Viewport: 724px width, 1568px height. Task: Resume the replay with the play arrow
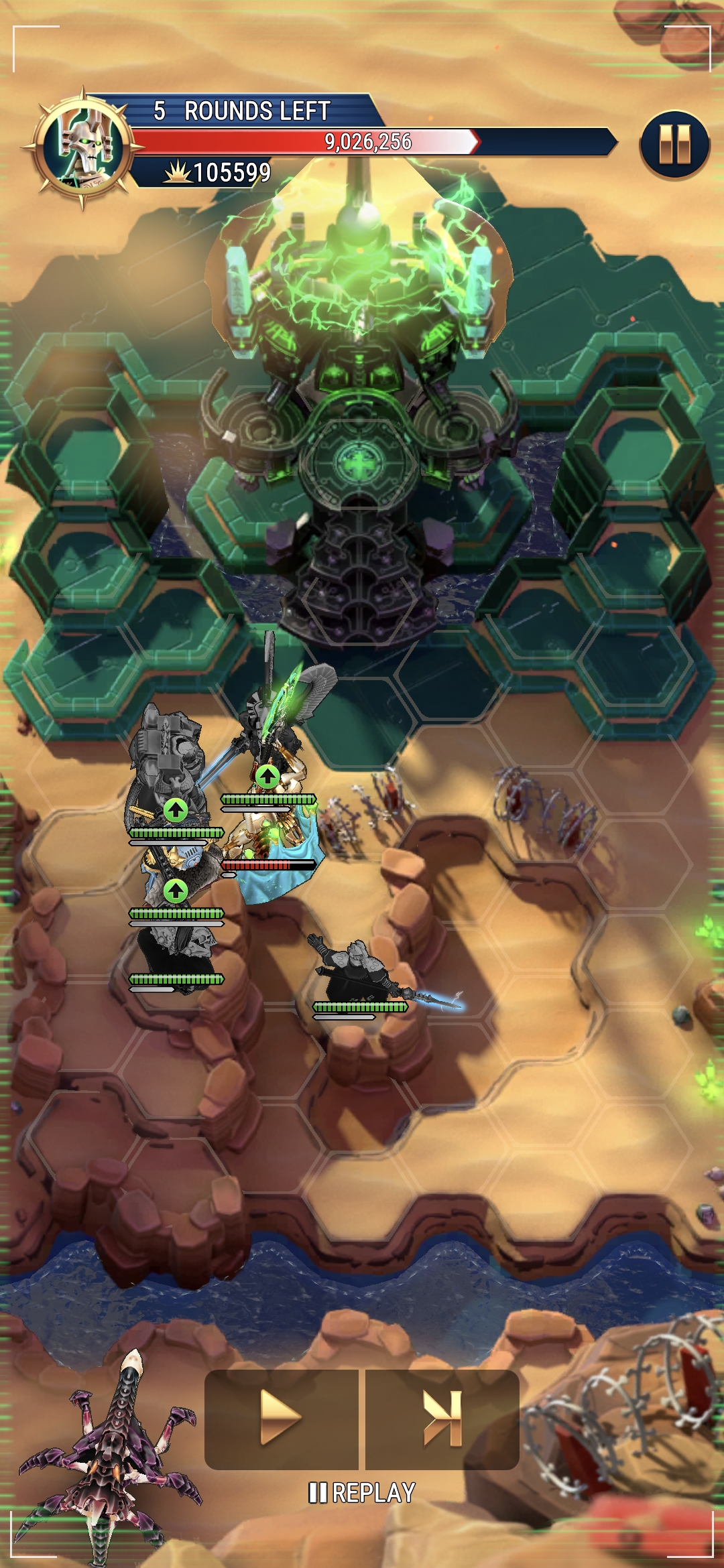tap(281, 1418)
